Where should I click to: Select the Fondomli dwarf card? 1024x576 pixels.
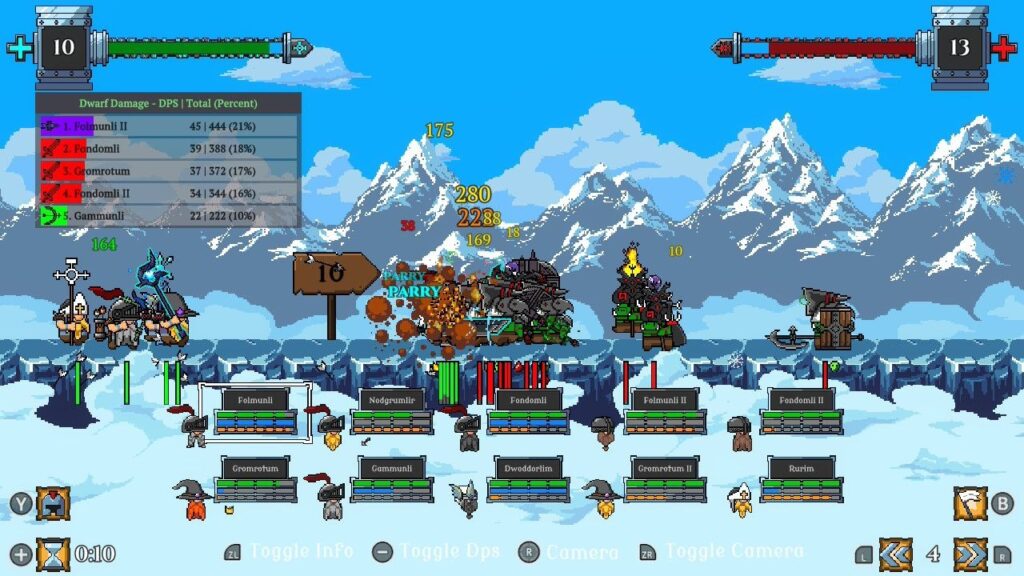pyautogui.click(x=527, y=411)
